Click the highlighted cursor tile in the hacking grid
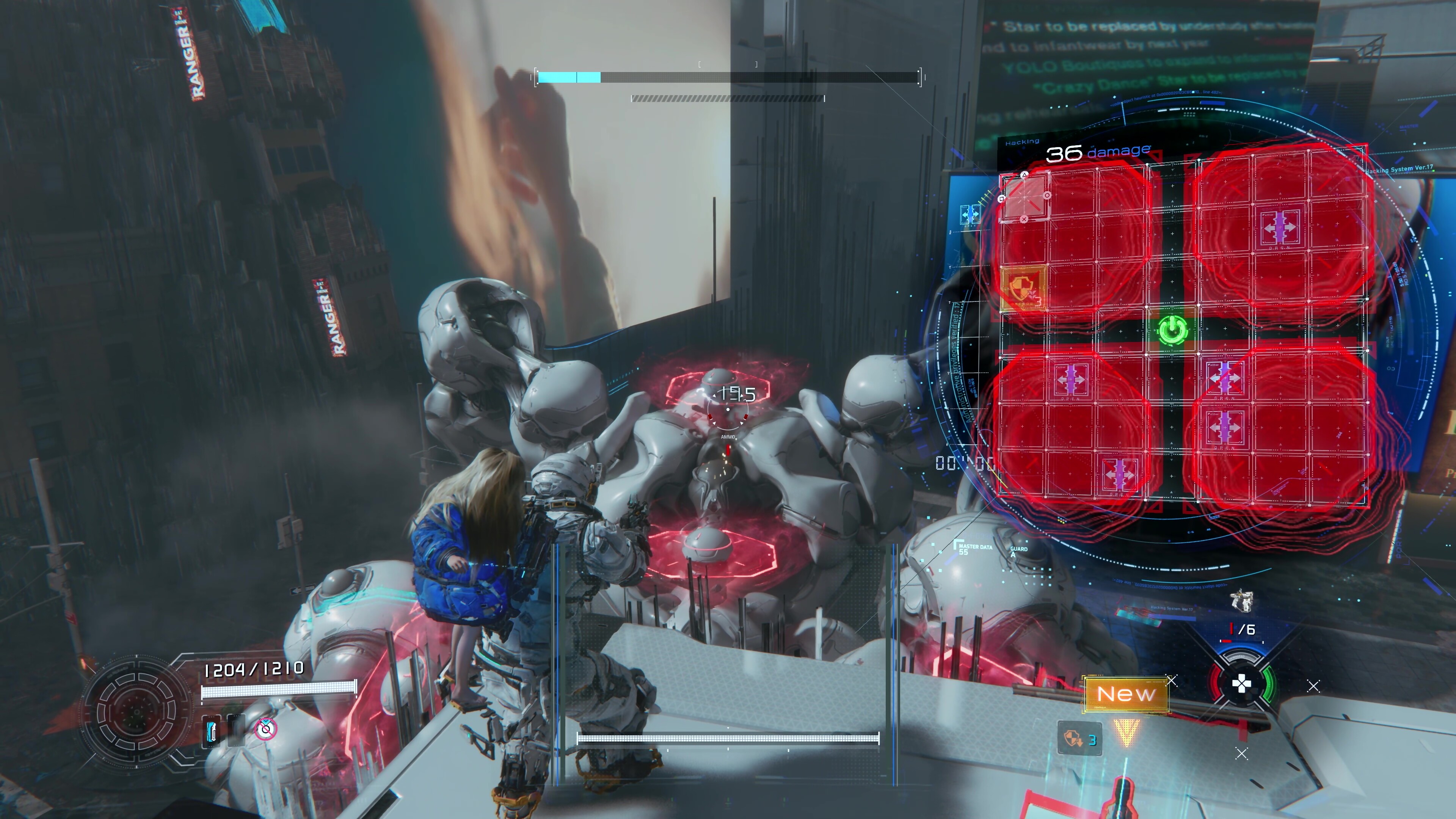 click(1024, 196)
